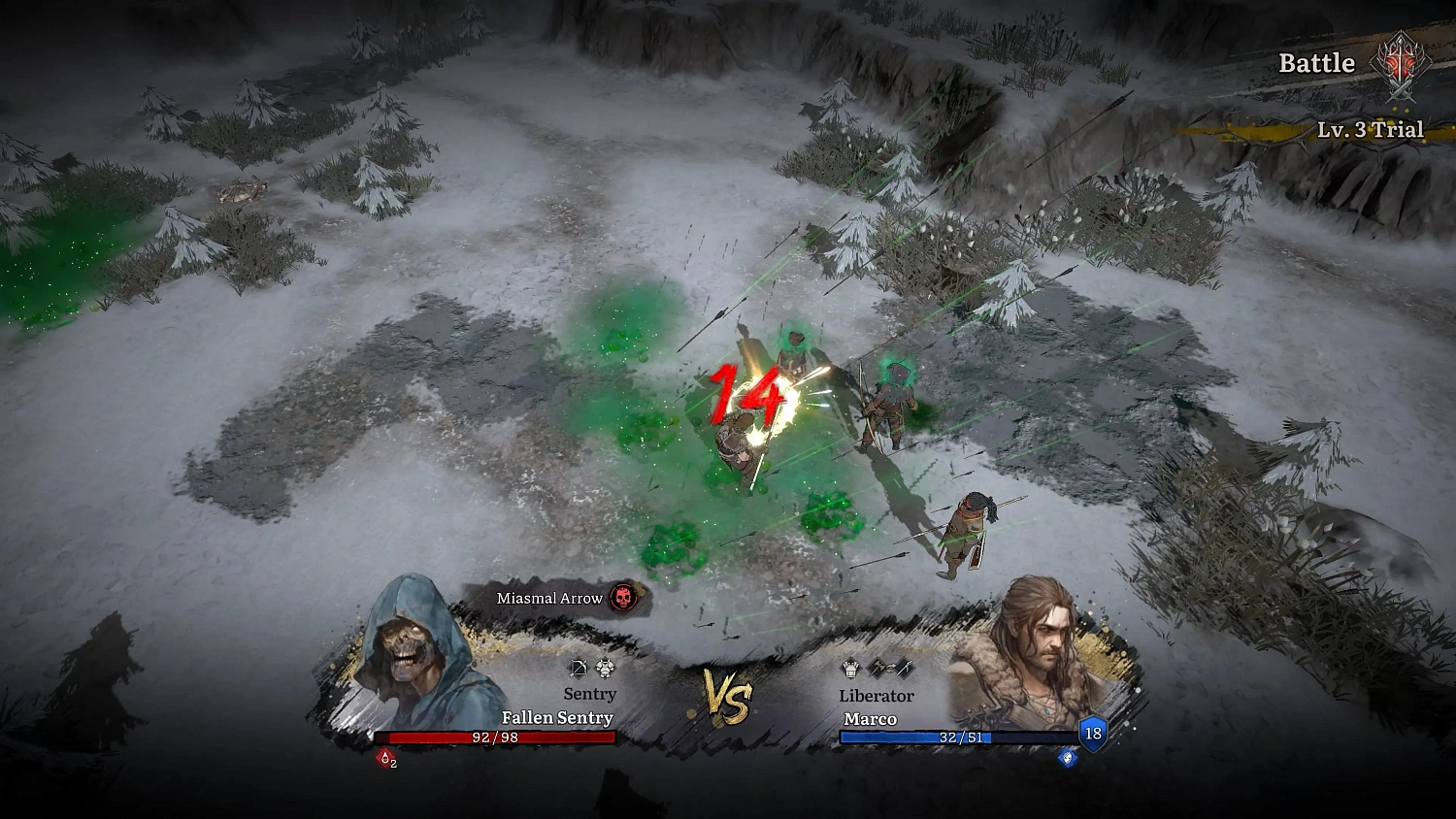Click the engagement swap arrow between Marco's weapons
The image size is (1456, 819).
point(892,667)
